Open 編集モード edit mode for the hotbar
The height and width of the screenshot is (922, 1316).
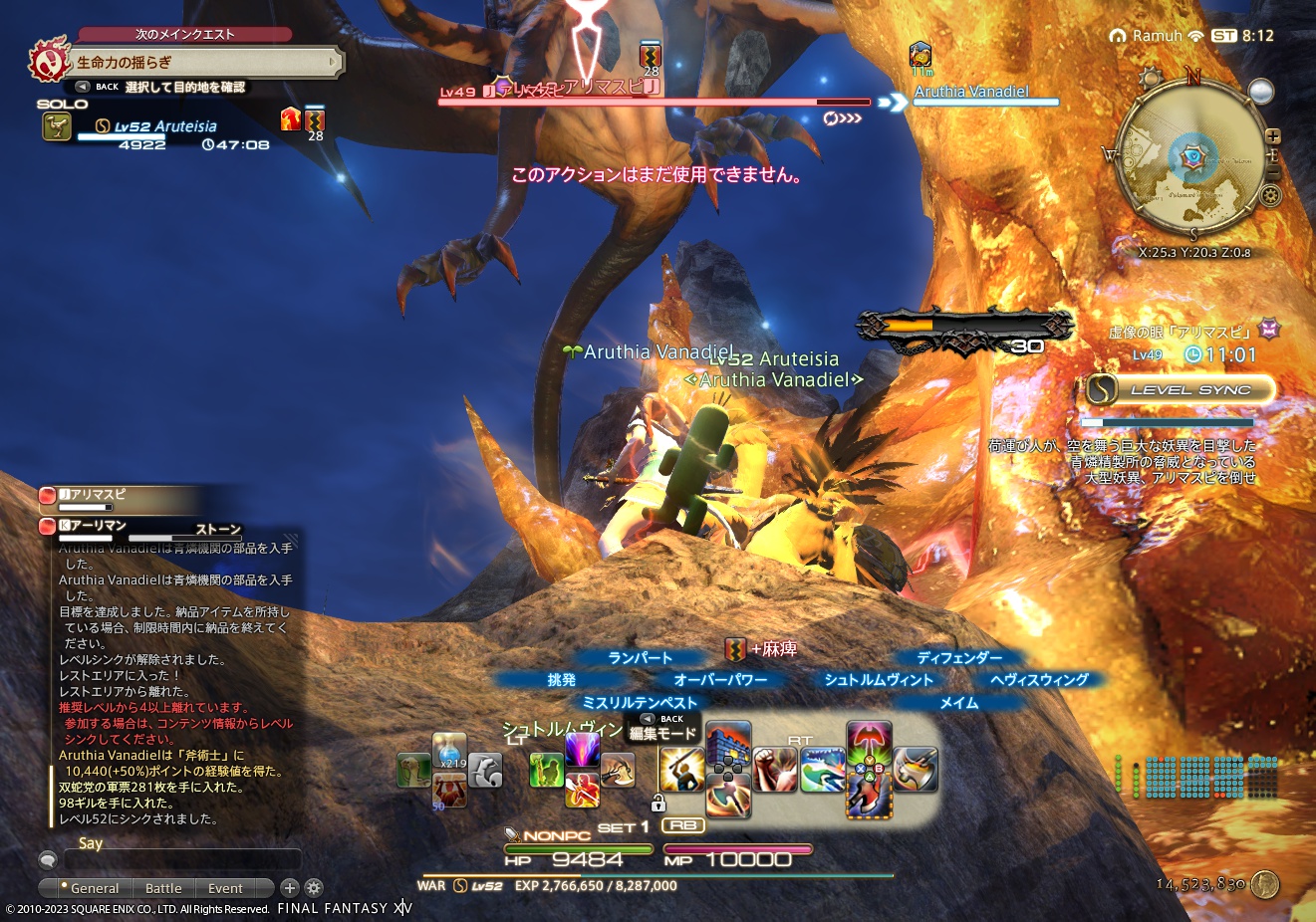click(660, 734)
